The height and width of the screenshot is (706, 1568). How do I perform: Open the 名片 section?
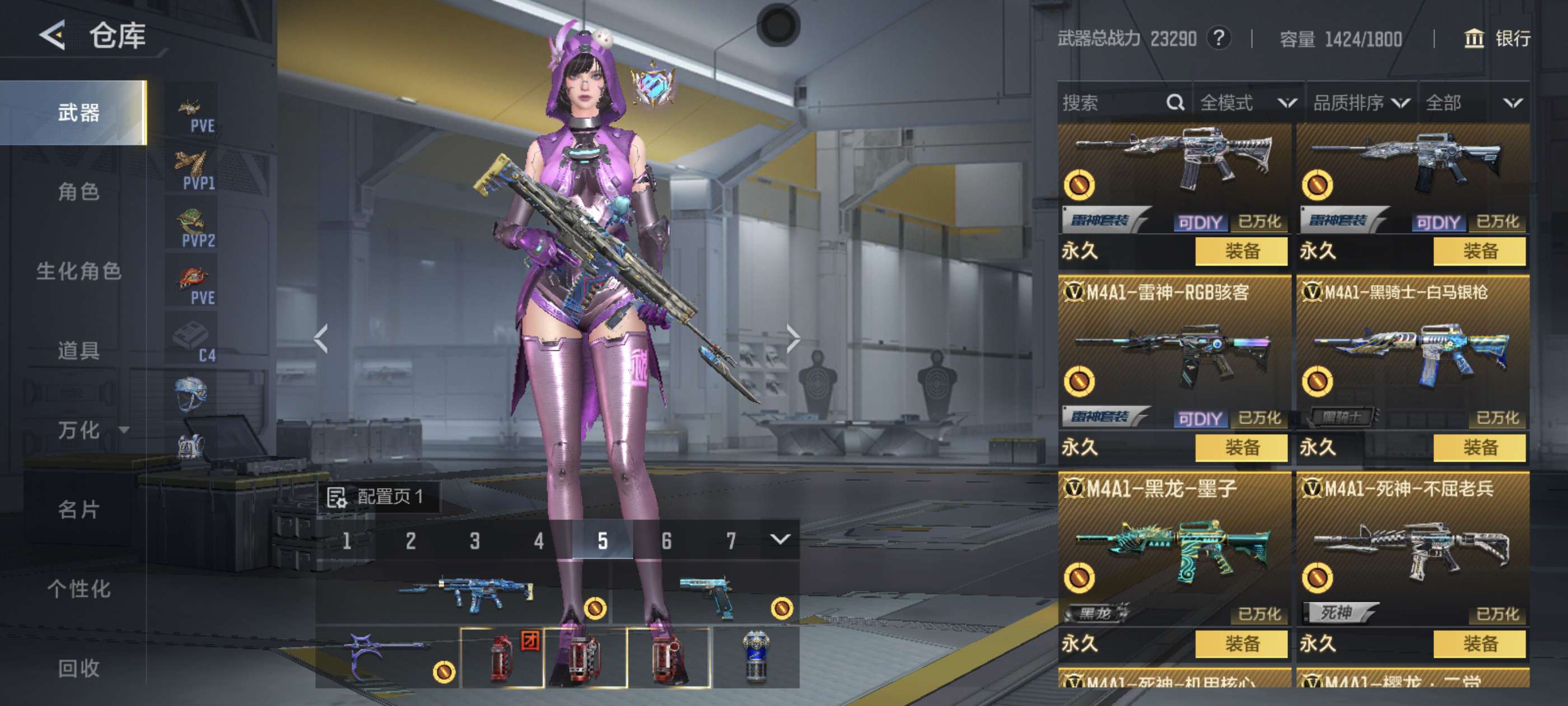tap(78, 509)
